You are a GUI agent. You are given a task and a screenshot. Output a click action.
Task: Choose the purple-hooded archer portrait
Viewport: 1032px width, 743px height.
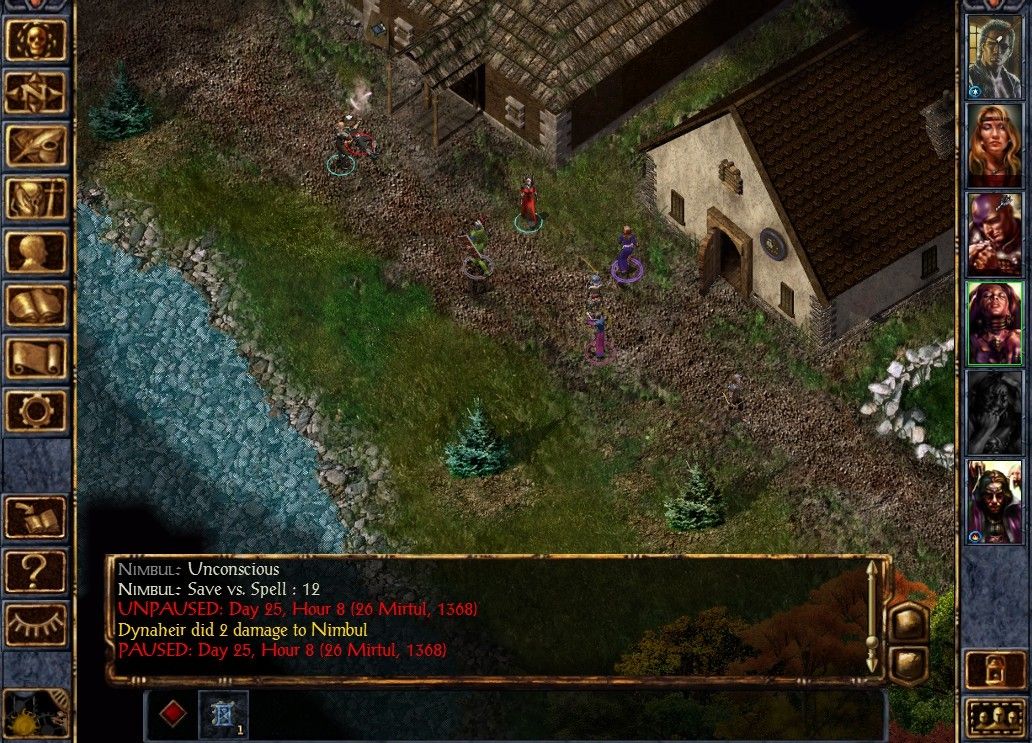(x=994, y=234)
